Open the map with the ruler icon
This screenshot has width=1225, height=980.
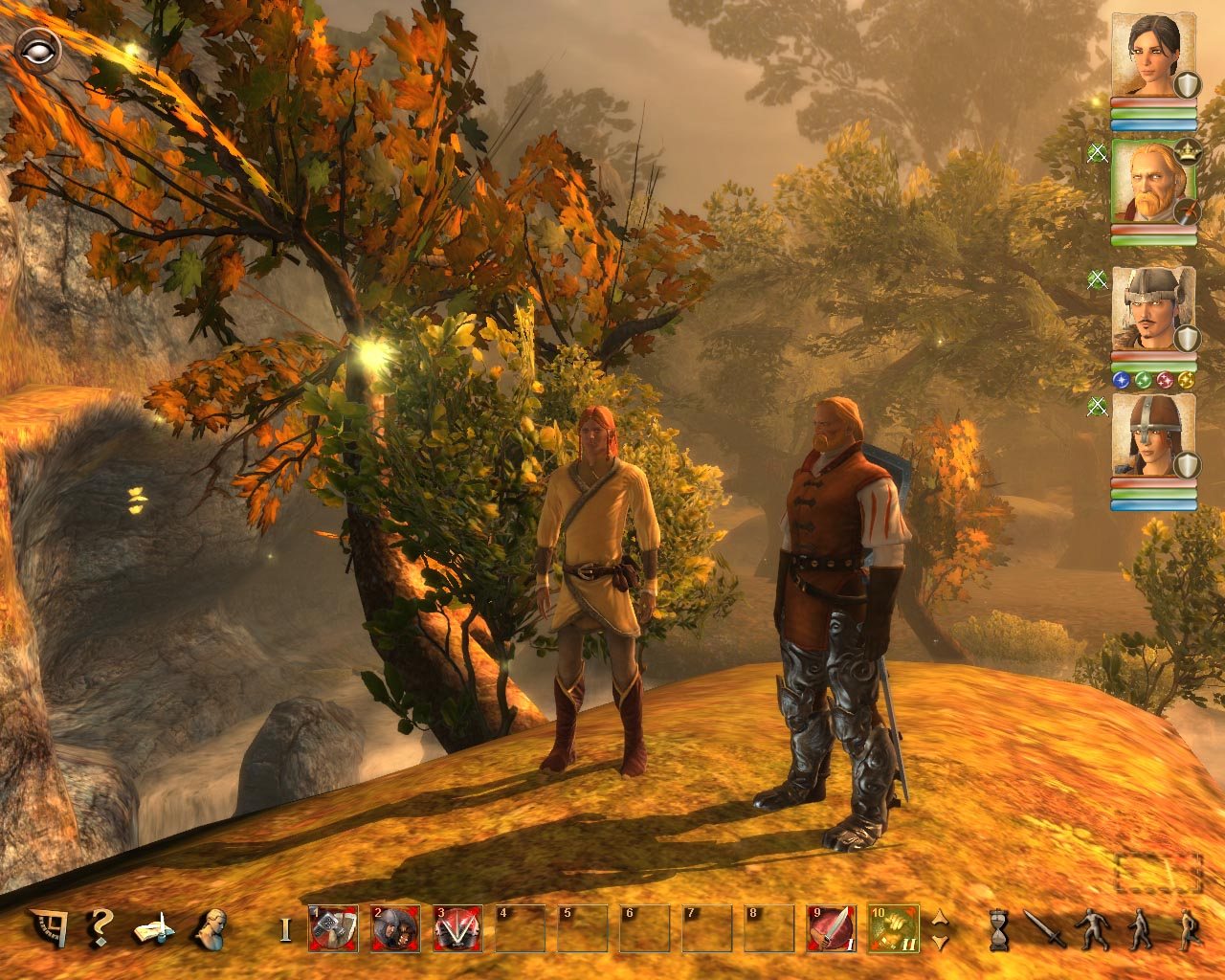(47, 927)
